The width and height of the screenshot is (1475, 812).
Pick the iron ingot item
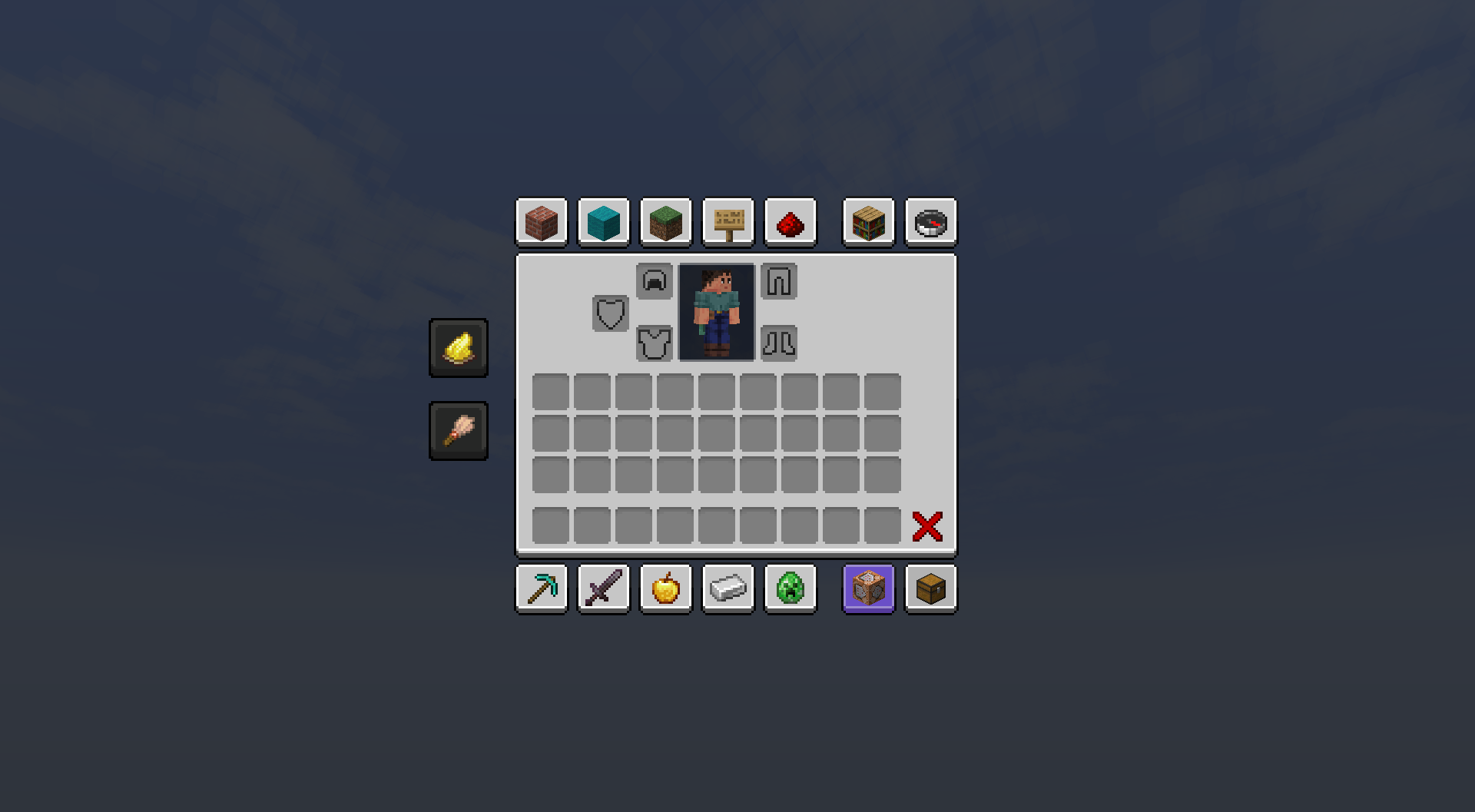click(x=728, y=588)
